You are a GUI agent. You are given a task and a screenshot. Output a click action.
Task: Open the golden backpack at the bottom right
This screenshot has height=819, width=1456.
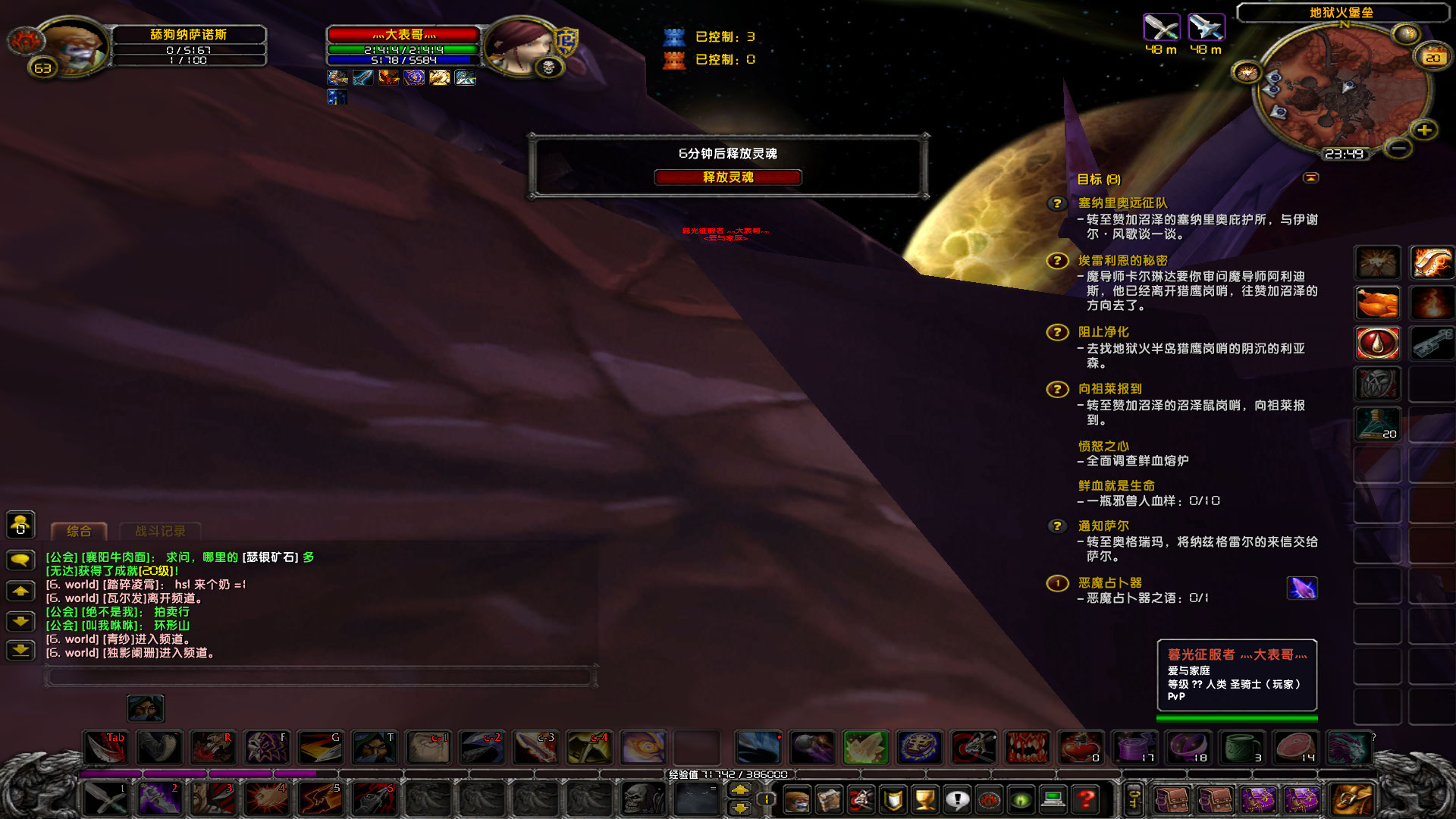(1350, 800)
